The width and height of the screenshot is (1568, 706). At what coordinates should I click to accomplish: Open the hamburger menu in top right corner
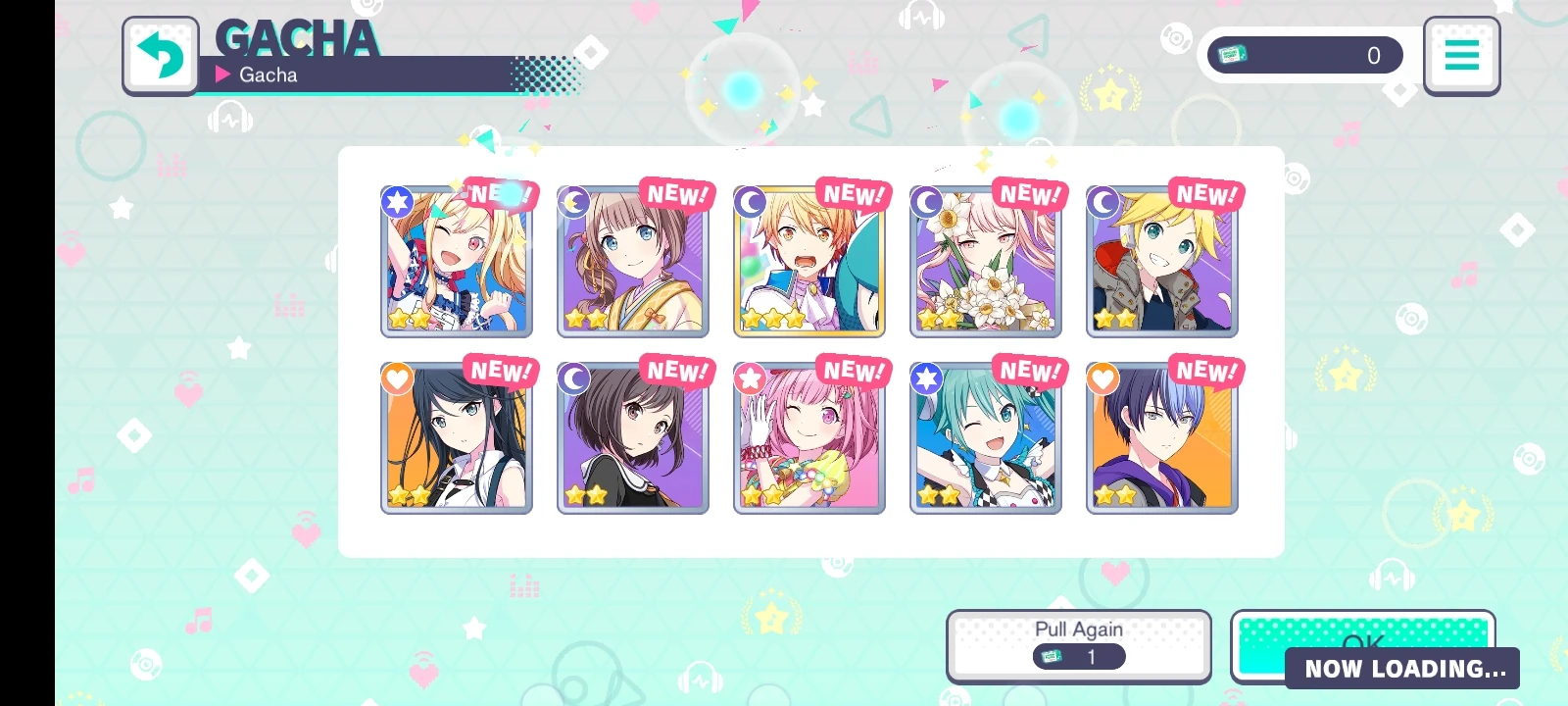coord(1461,55)
